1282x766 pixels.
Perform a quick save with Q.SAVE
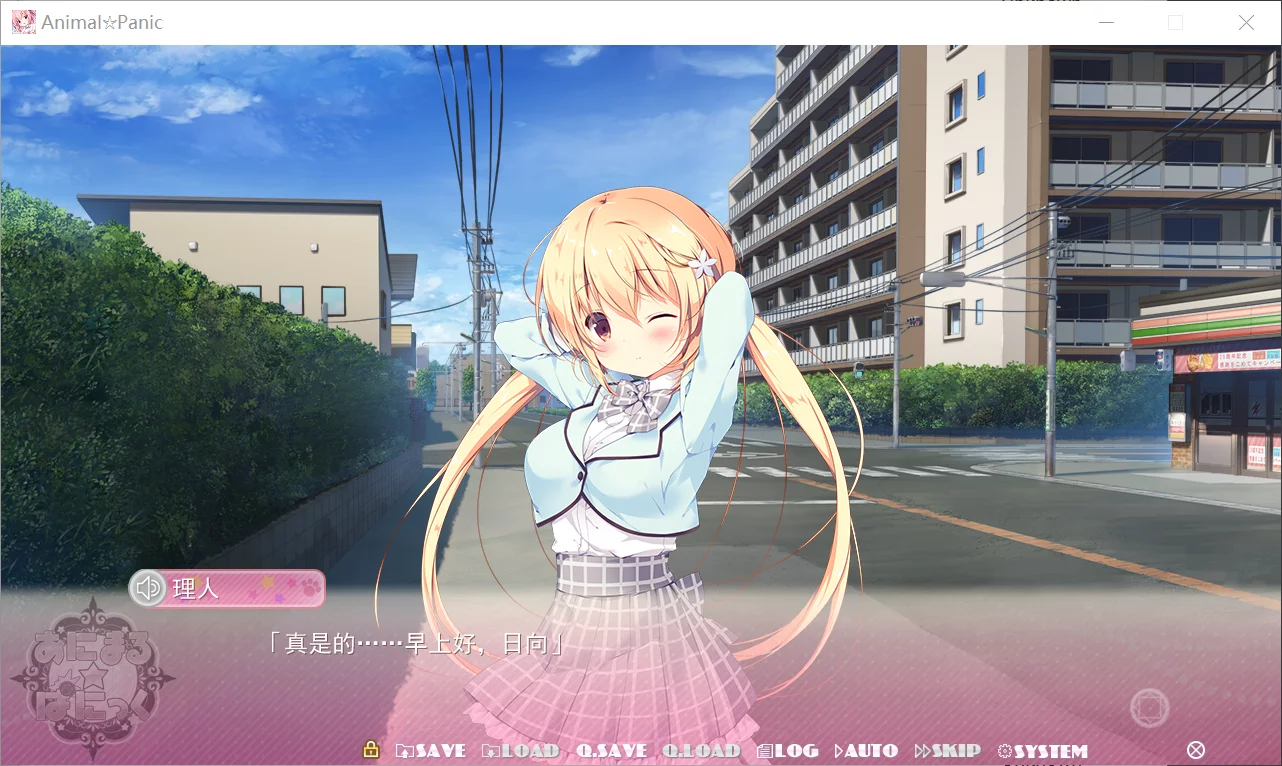click(614, 750)
